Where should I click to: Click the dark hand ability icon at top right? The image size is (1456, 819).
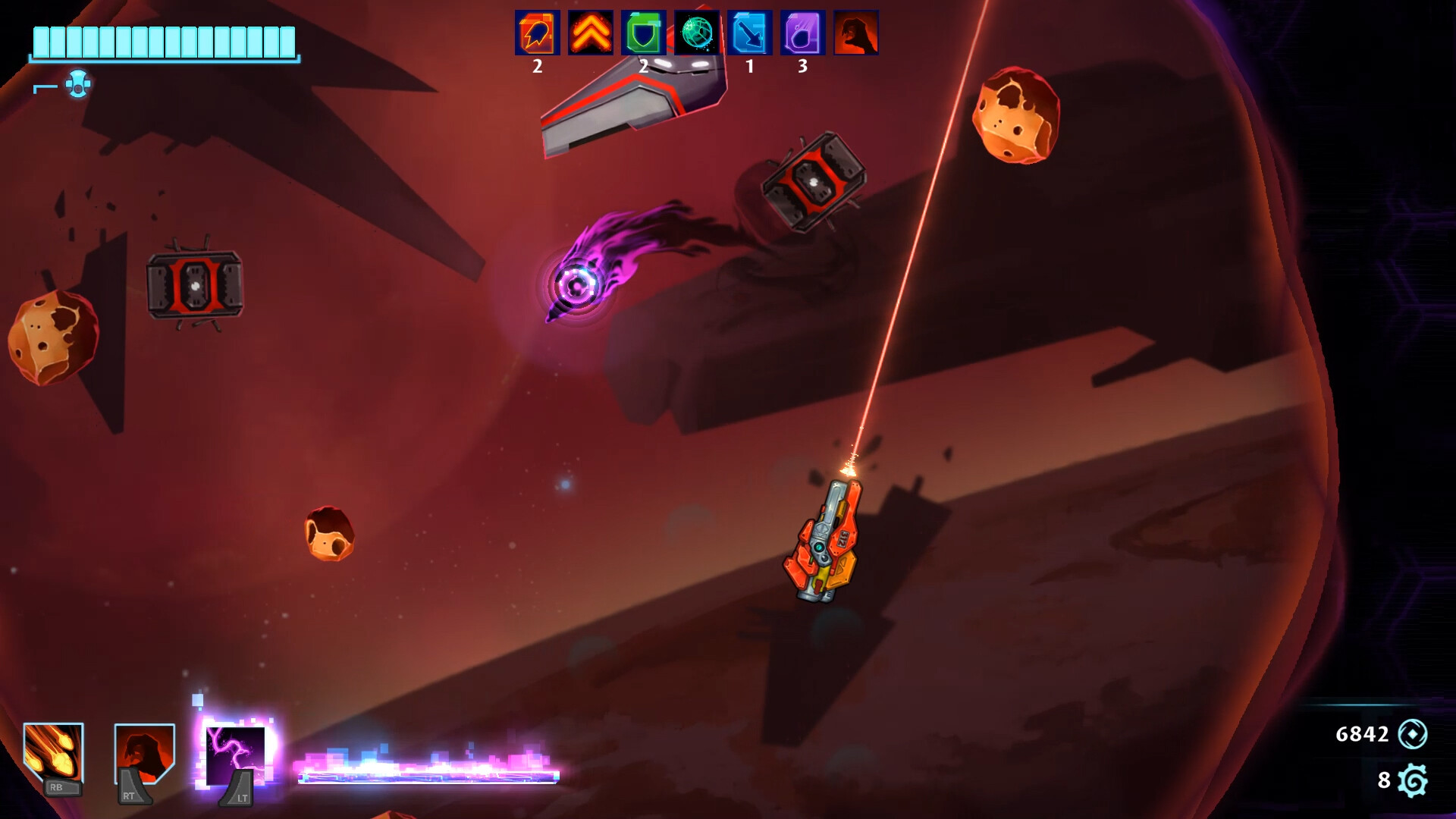point(856,33)
